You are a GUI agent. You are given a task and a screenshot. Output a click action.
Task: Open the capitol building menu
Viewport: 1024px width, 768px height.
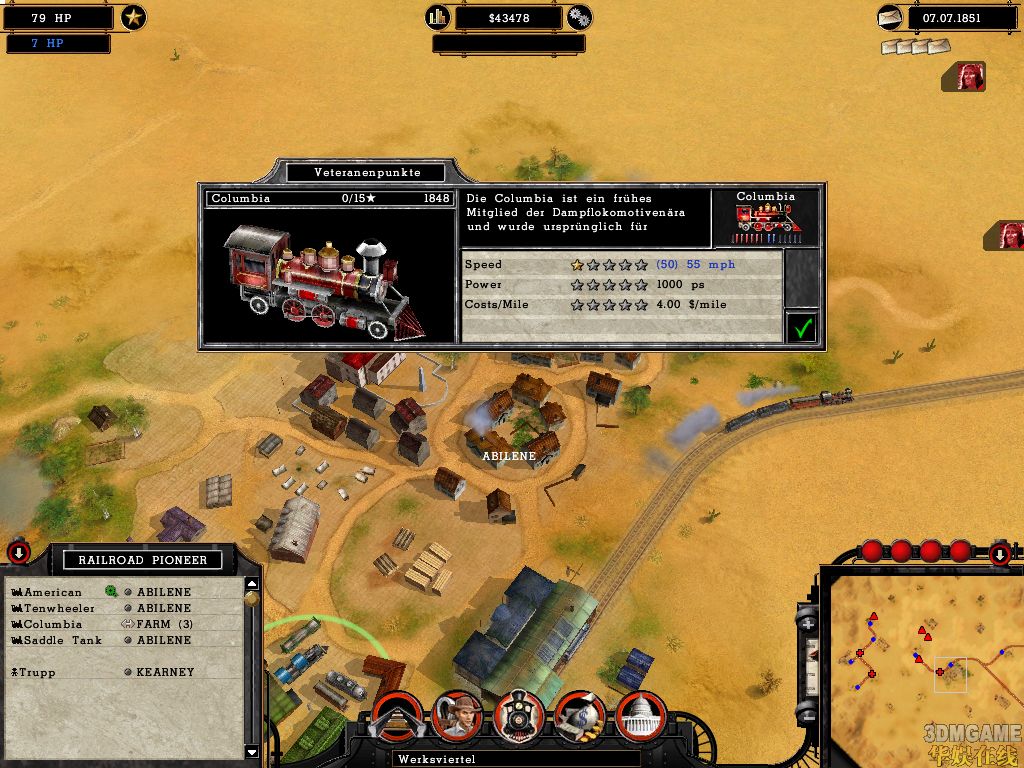640,716
